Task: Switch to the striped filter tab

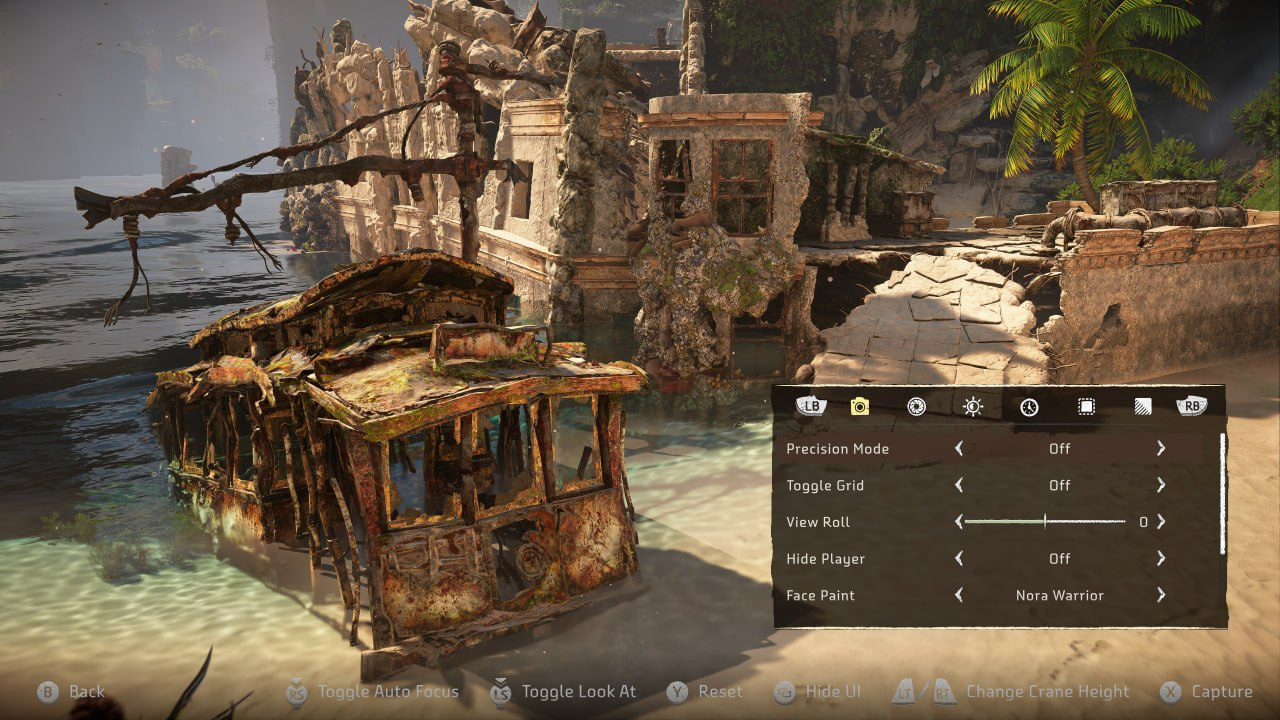Action: coord(1142,407)
